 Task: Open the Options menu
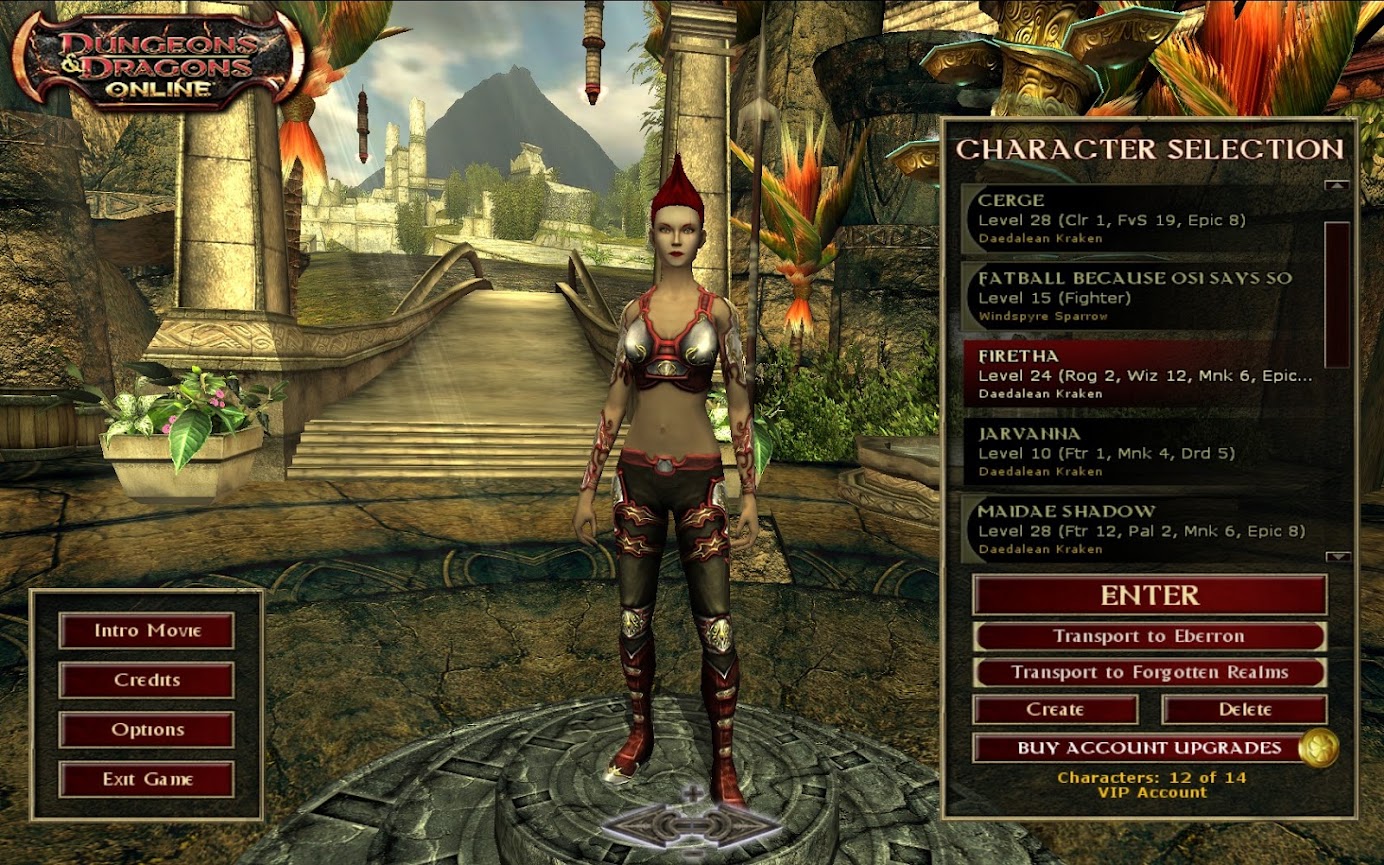(147, 730)
